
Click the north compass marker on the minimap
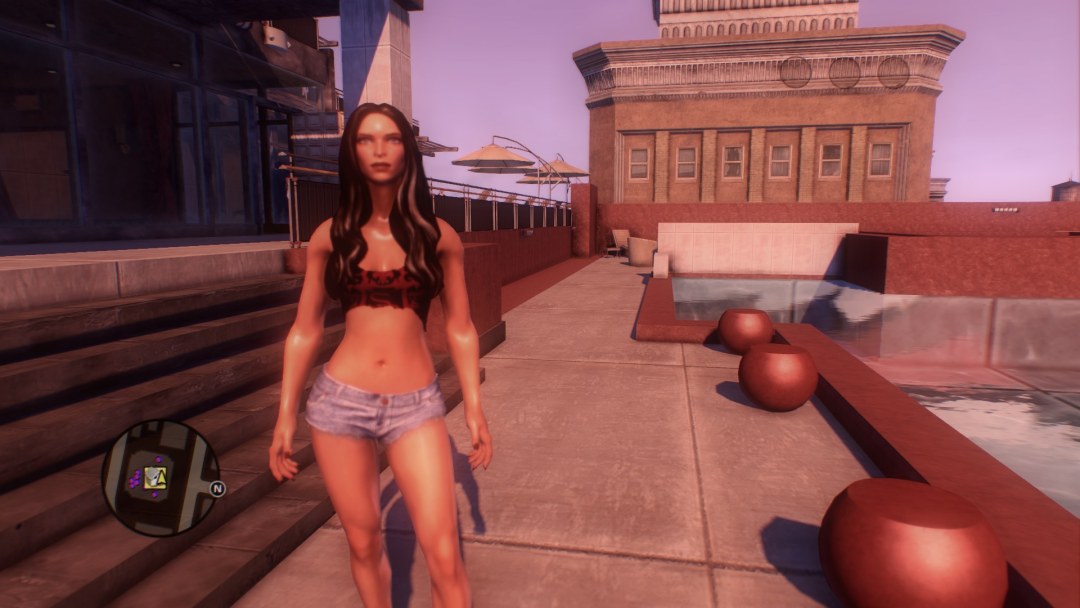[218, 489]
